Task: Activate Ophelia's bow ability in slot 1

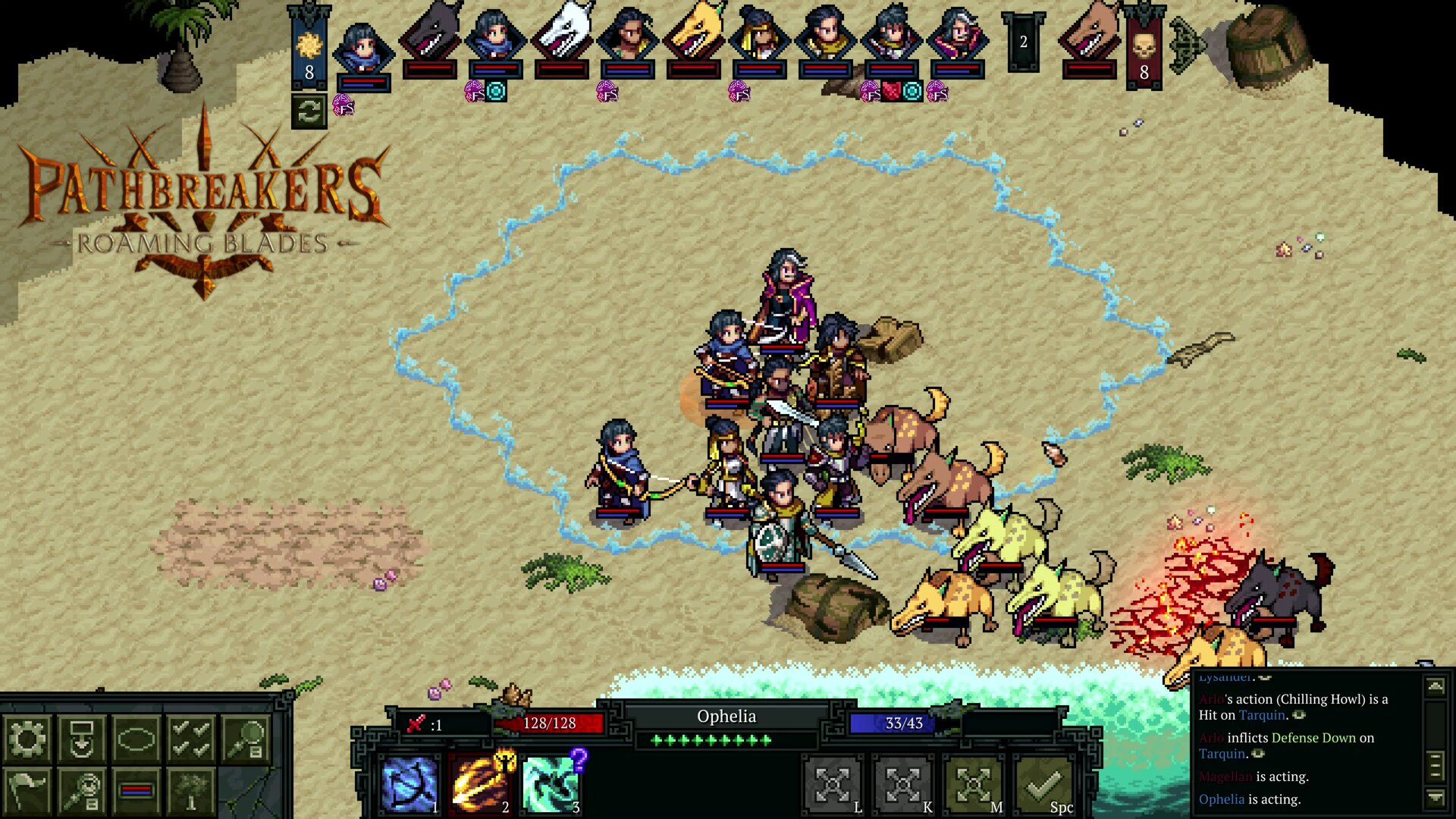Action: [408, 783]
